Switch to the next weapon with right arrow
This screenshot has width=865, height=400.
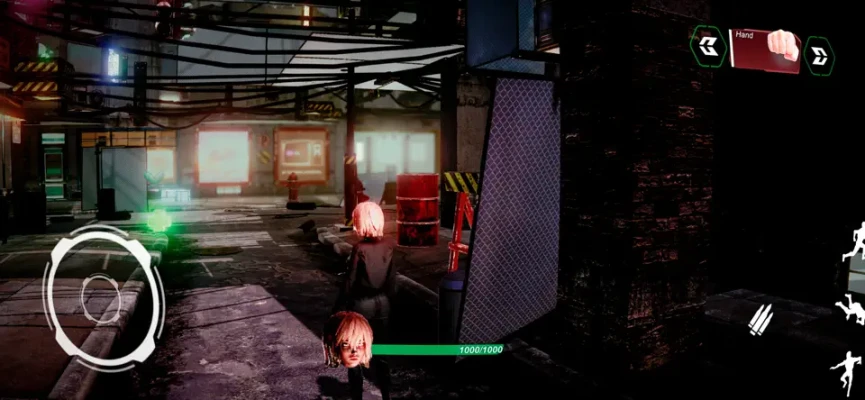click(819, 54)
